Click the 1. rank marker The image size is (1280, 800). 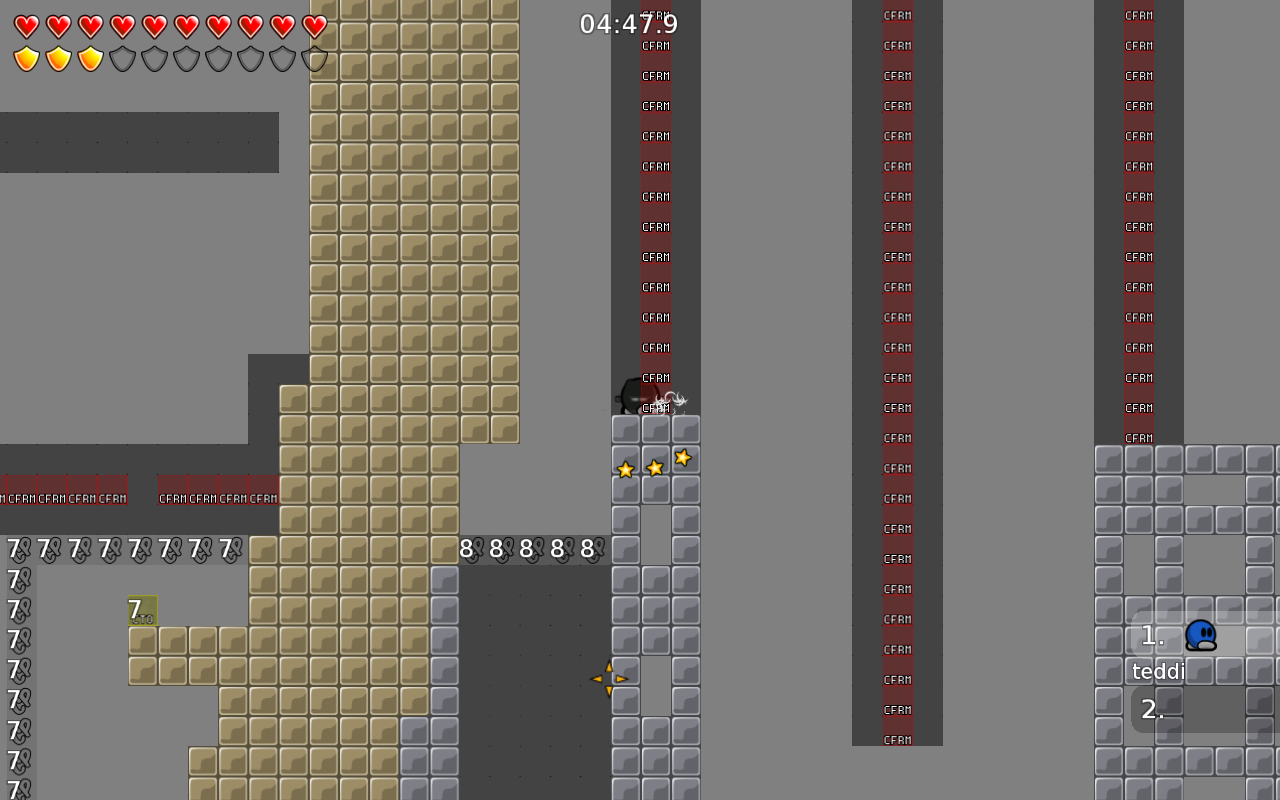[x=1151, y=636]
